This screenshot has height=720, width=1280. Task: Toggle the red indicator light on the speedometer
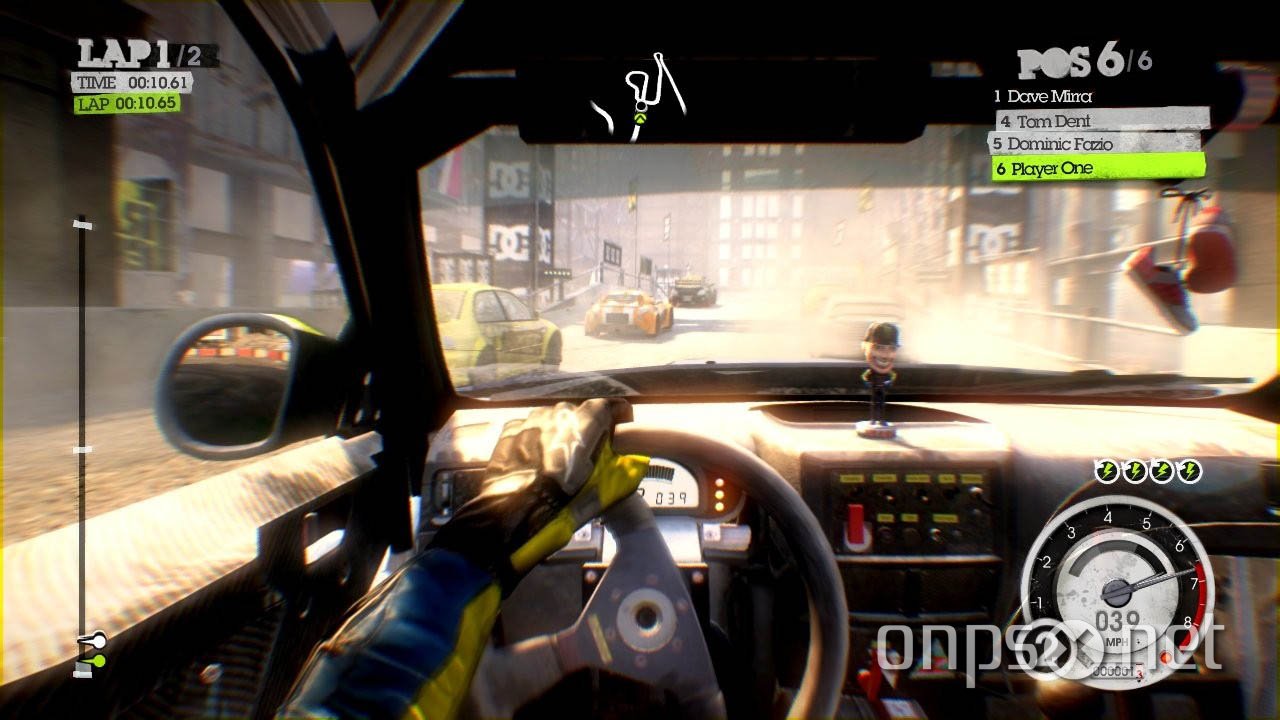coord(1167,657)
